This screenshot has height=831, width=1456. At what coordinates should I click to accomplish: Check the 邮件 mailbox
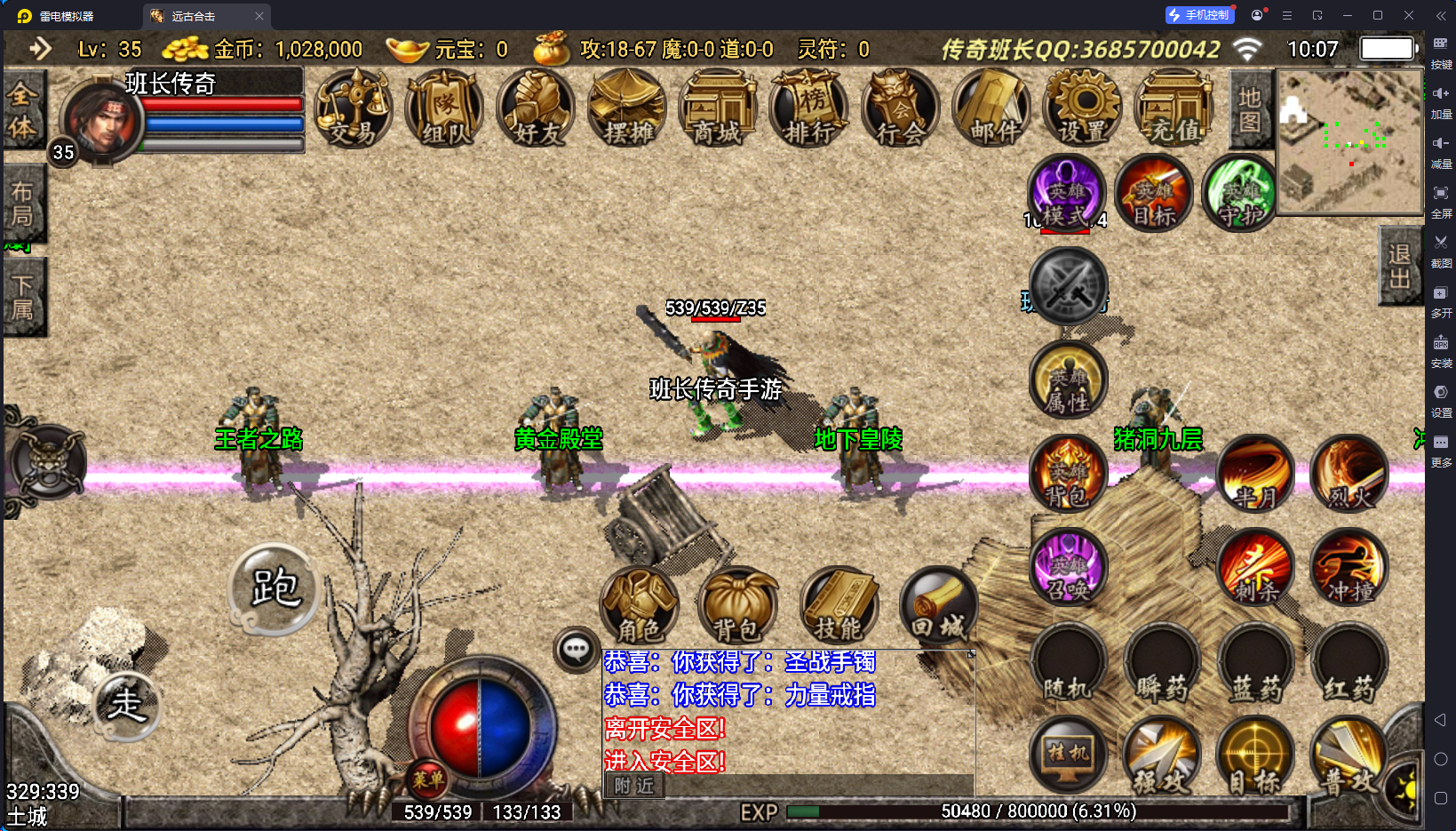991,109
